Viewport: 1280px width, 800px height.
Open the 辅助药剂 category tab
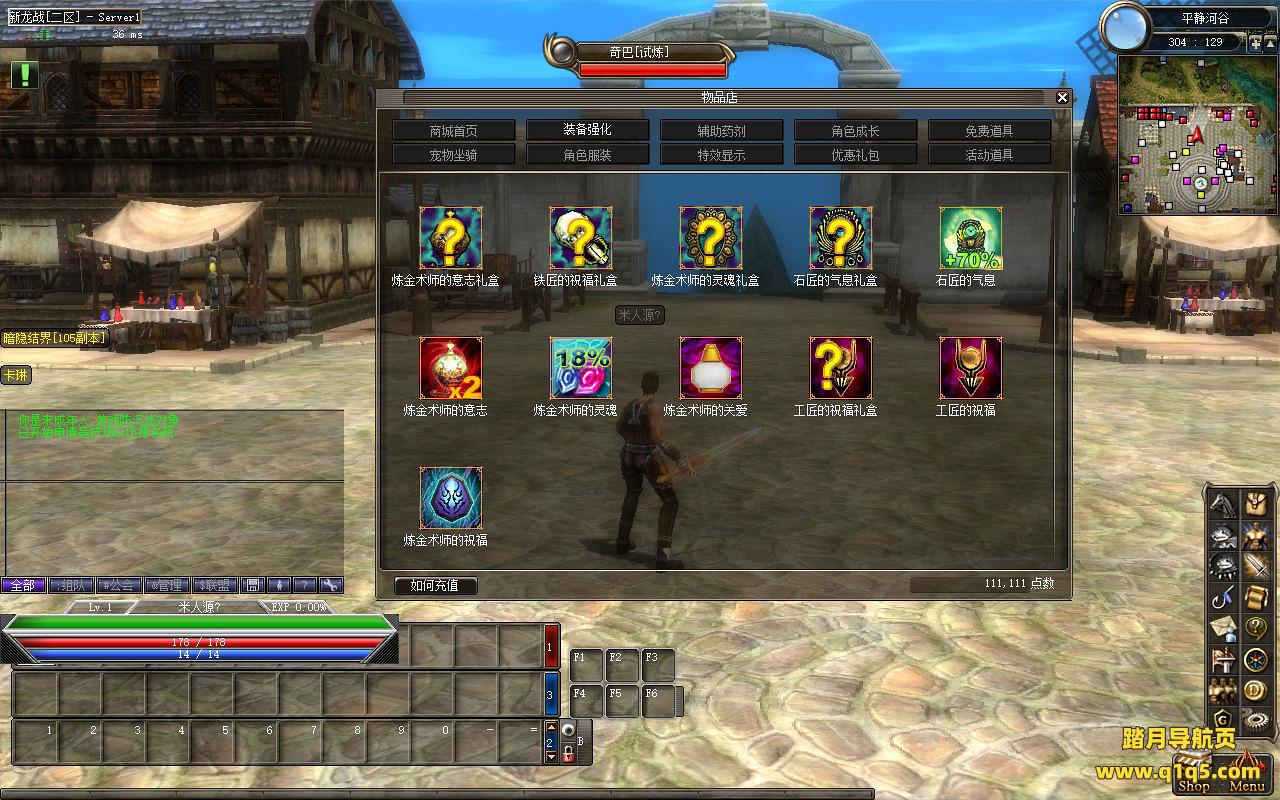tap(722, 131)
